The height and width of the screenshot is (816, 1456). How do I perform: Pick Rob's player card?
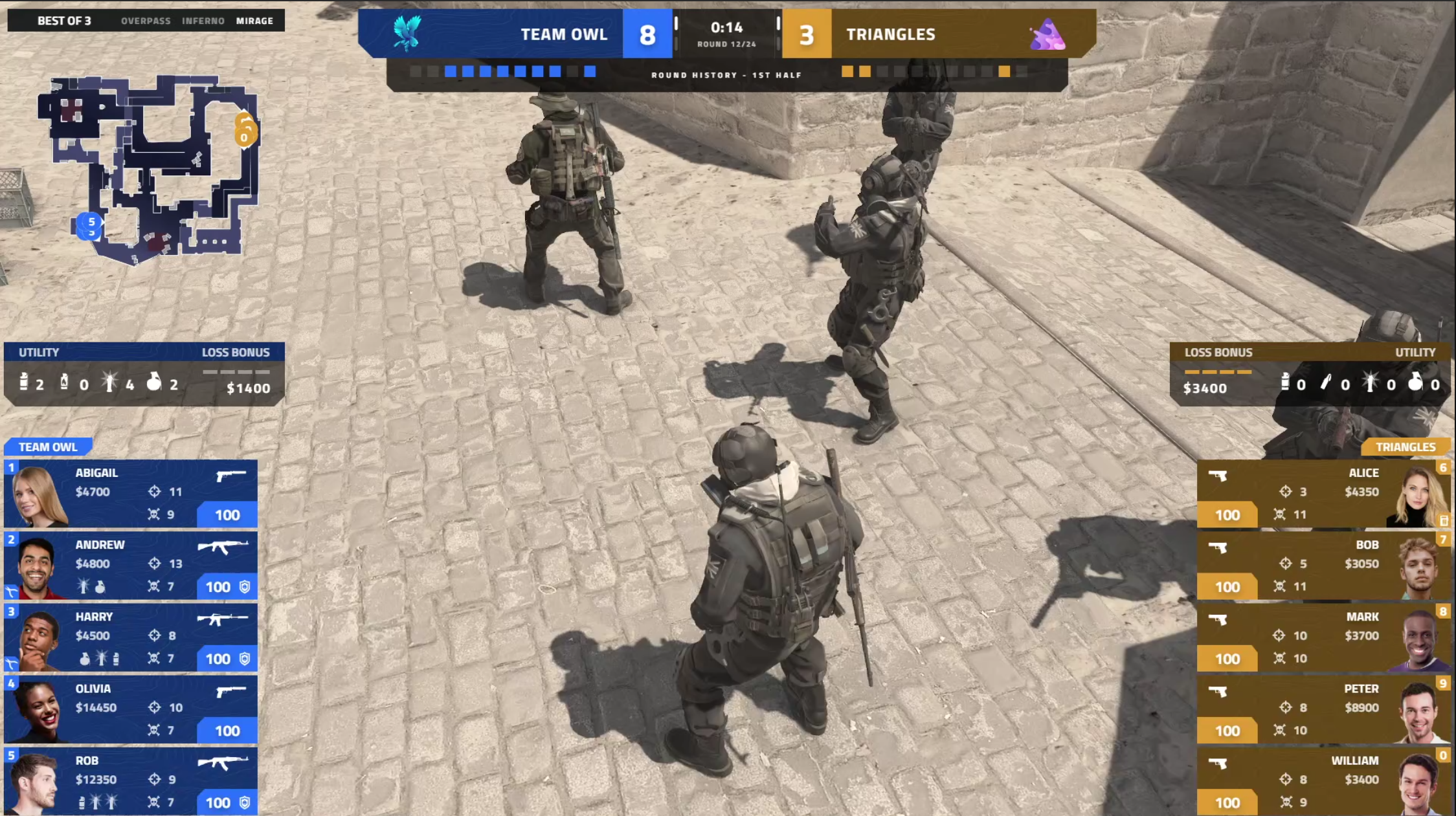[x=131, y=781]
